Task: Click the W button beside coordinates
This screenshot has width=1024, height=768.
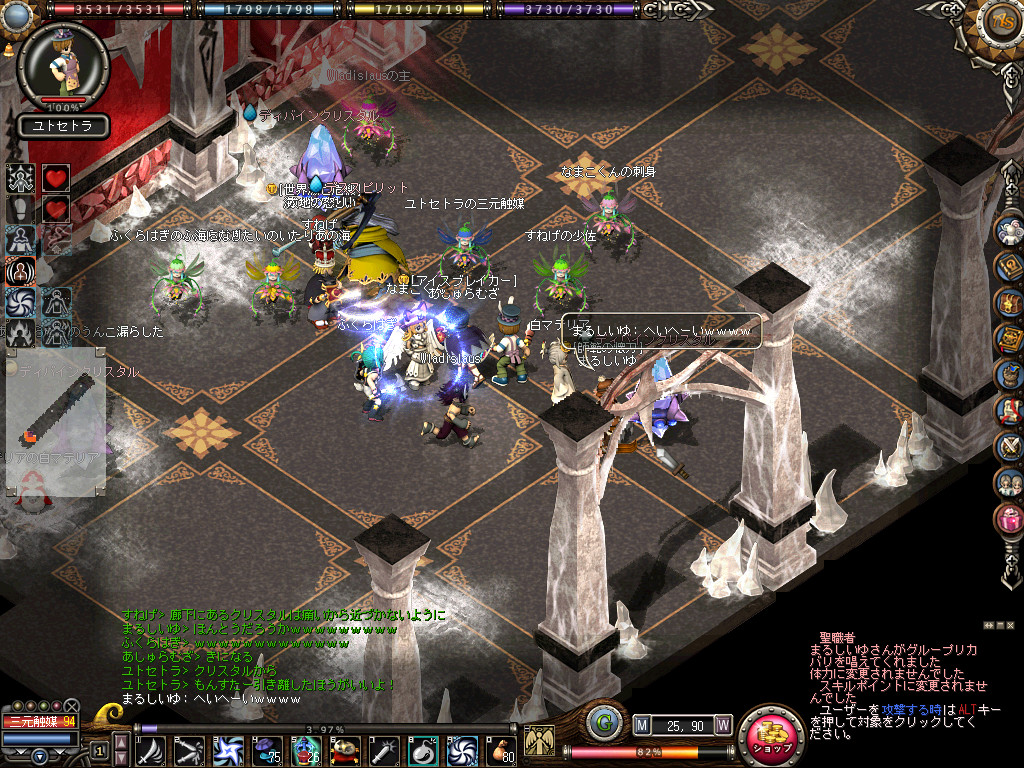Action: tap(722, 724)
